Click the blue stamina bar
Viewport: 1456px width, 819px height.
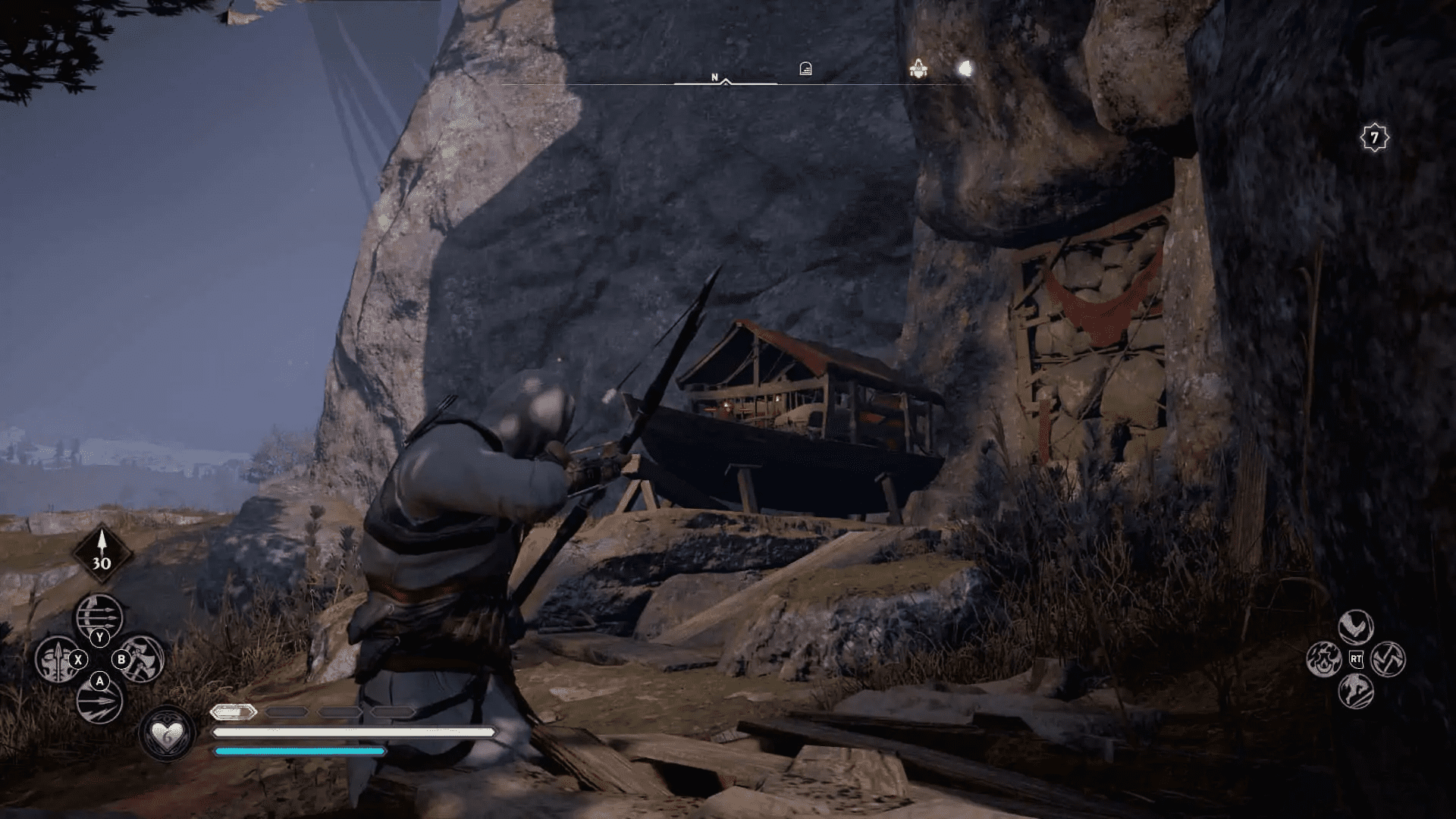[x=300, y=751]
